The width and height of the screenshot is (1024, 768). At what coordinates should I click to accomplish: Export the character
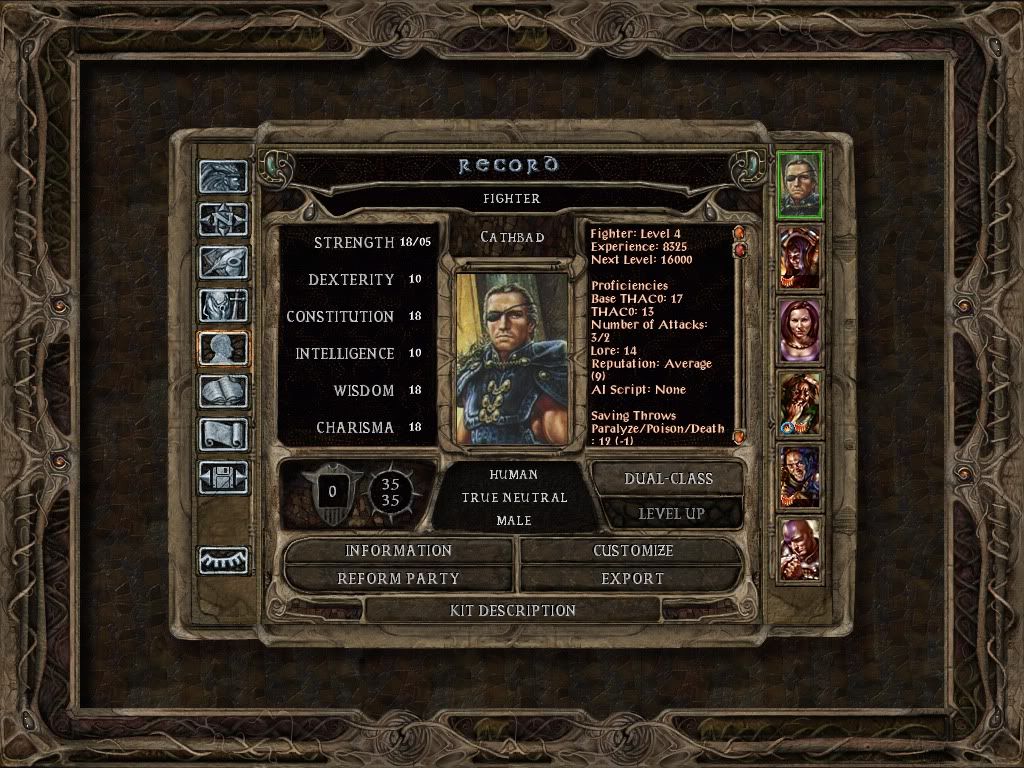(x=632, y=579)
